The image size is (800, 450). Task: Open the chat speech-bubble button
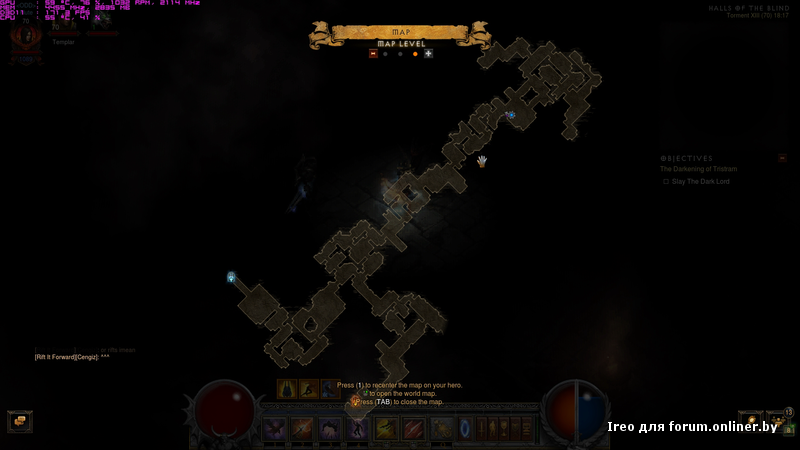coord(18,421)
